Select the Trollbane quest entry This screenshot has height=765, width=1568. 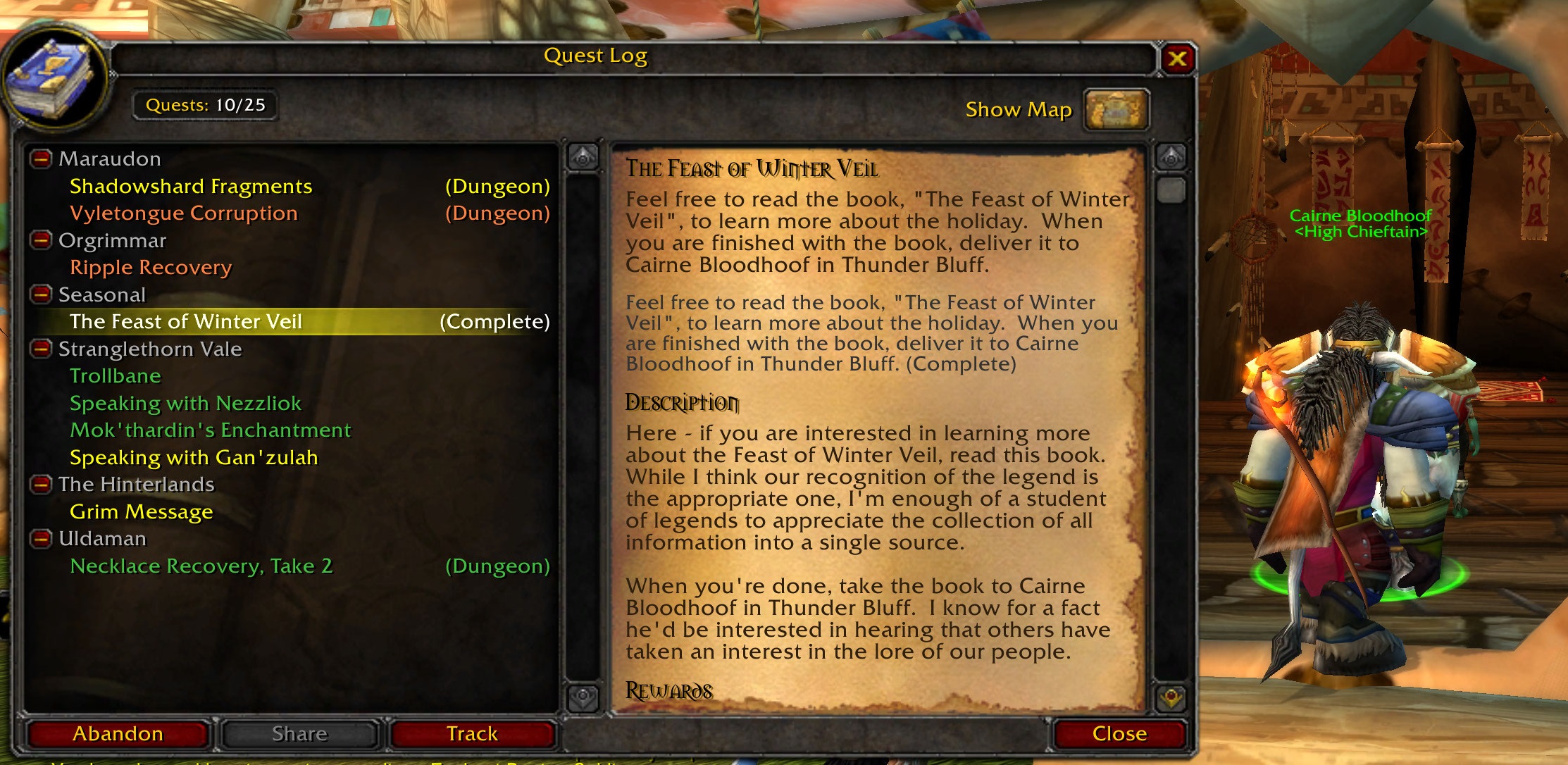pyautogui.click(x=115, y=375)
